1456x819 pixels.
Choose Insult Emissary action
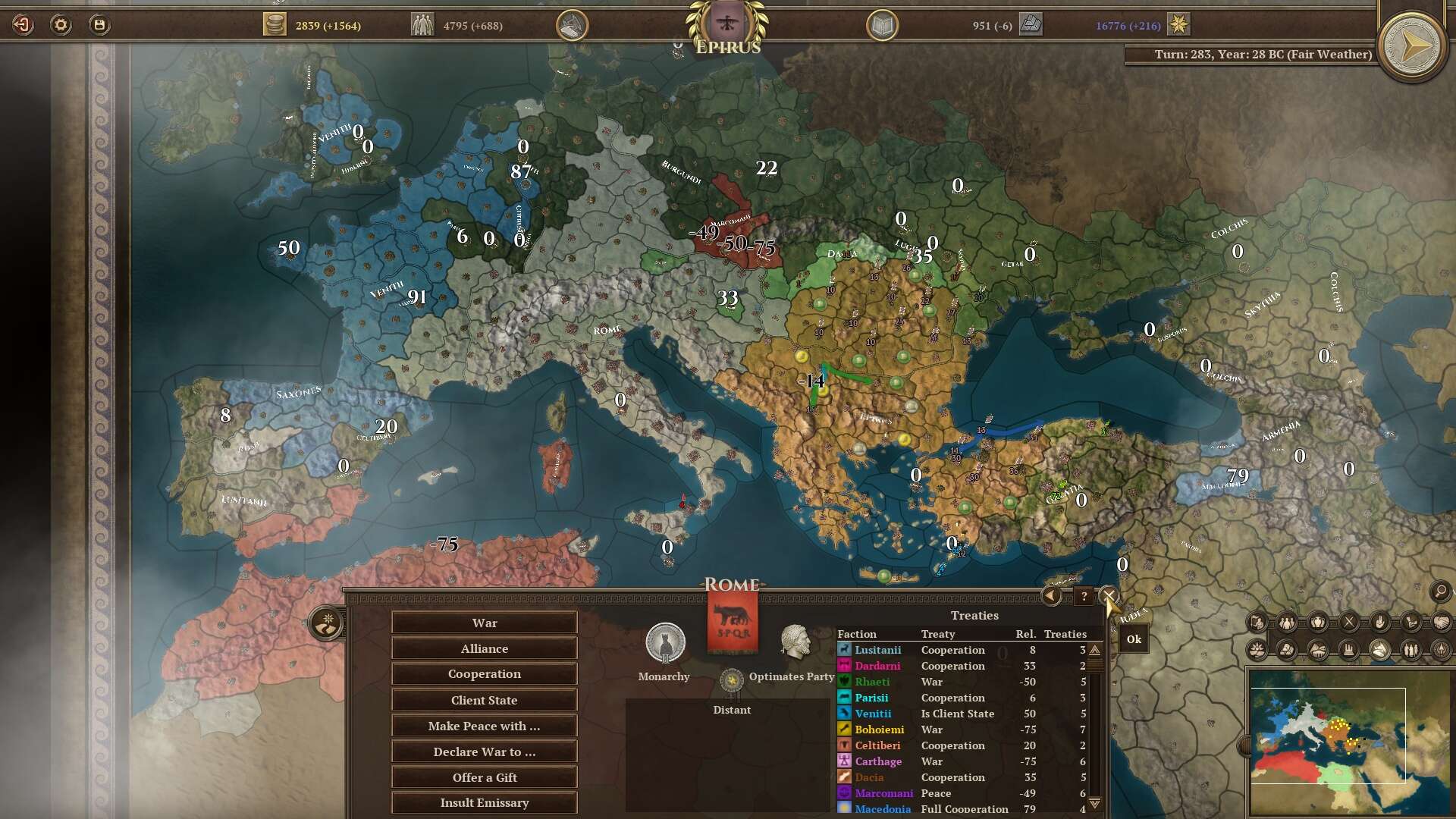(x=484, y=802)
